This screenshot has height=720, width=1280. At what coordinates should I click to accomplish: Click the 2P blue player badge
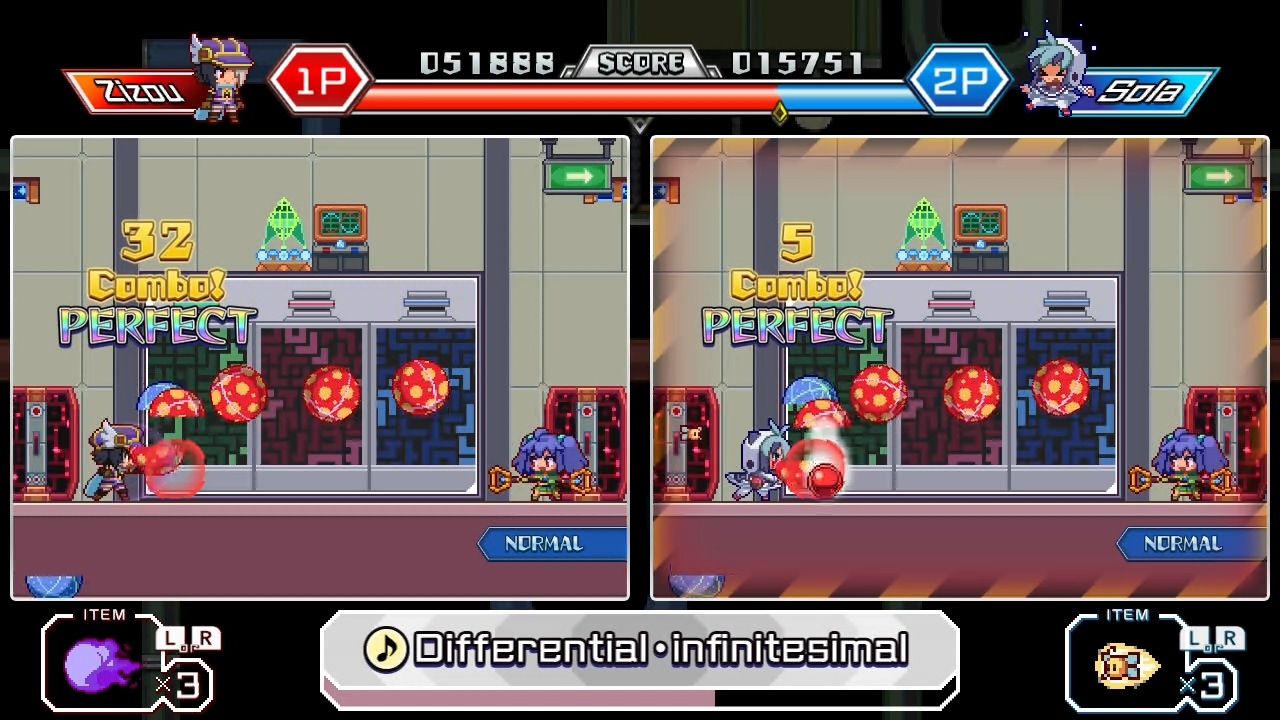[x=959, y=78]
